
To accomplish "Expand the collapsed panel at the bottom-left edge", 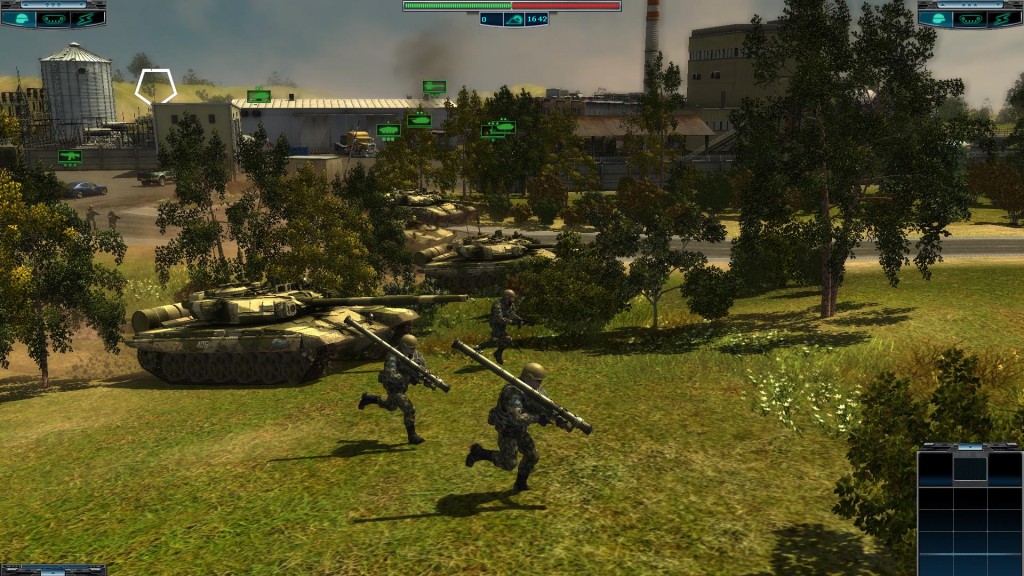I will tap(52, 570).
